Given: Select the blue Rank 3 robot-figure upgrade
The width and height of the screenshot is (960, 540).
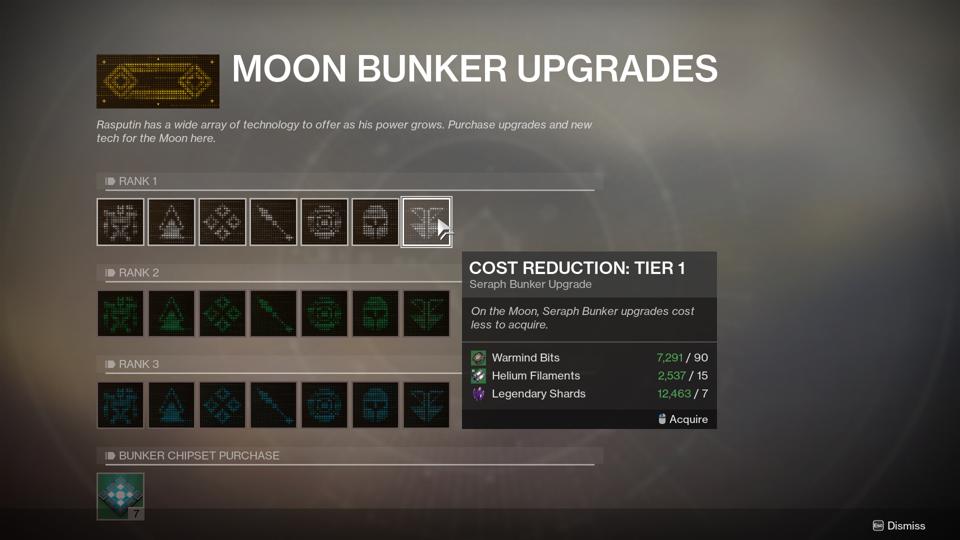Looking at the screenshot, I should click(120, 404).
